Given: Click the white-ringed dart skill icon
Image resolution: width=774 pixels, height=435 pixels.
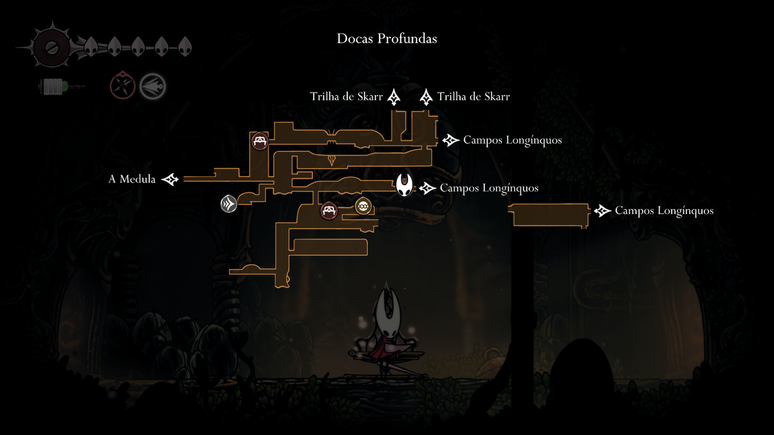Looking at the screenshot, I should (152, 86).
